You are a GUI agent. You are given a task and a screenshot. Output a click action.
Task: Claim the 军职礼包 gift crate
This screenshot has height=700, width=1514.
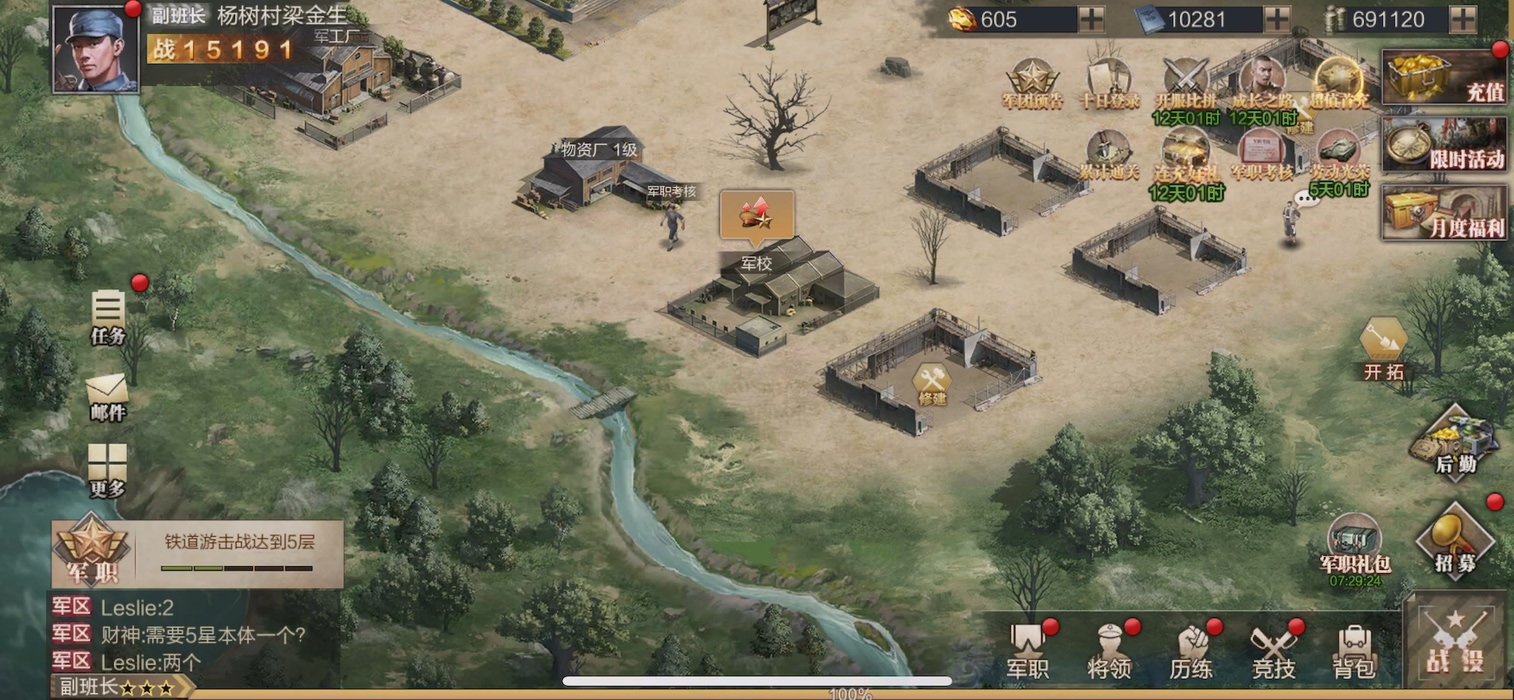tap(1355, 547)
